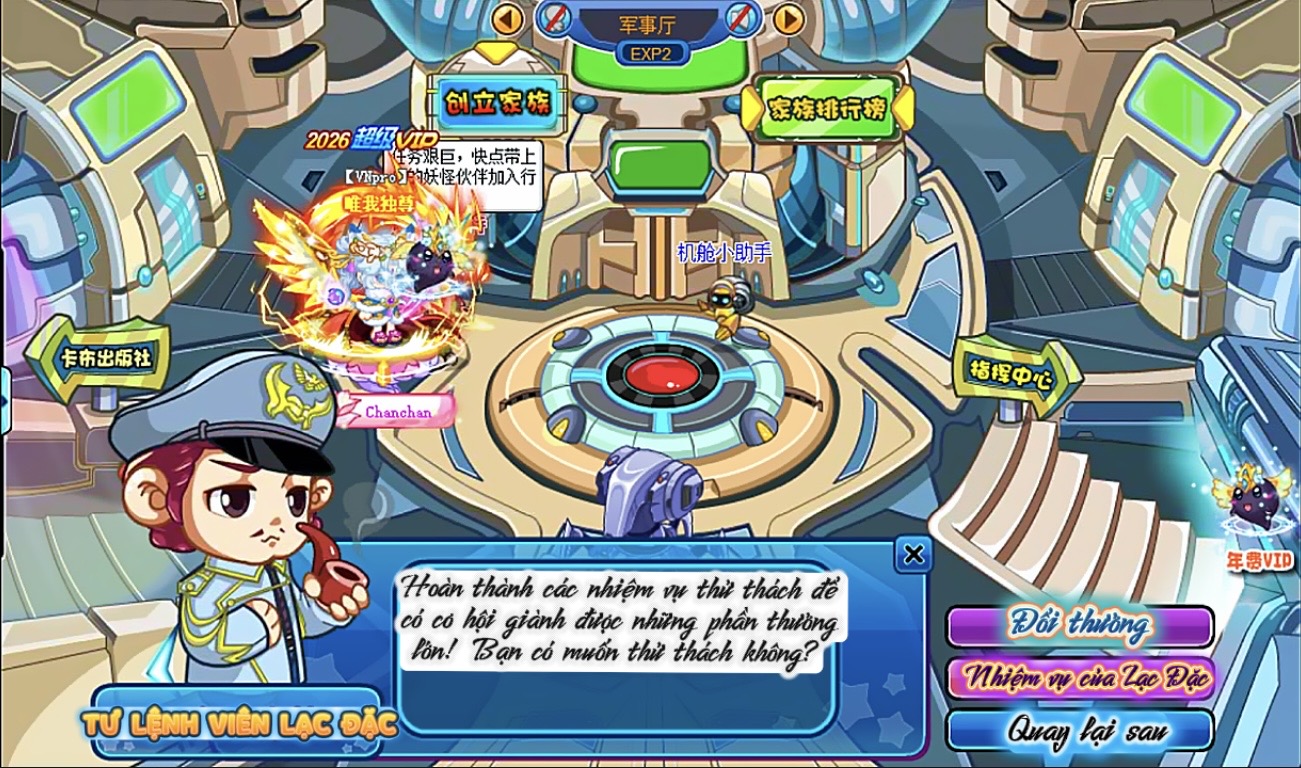This screenshot has width=1301, height=768.
Task: Choose Quay lại sau to leave dialogue
Action: tap(1079, 730)
